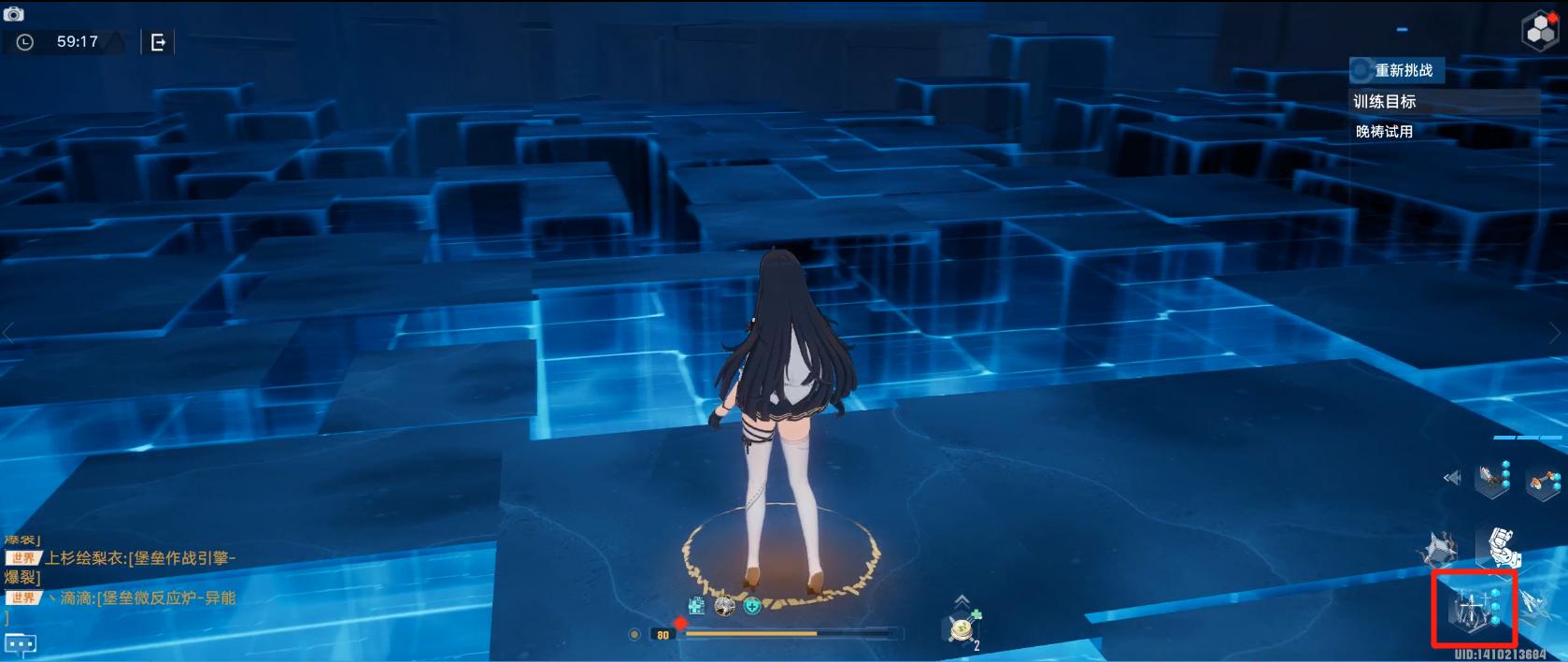Choose the 晚祷试用 trial entry

[x=1384, y=132]
